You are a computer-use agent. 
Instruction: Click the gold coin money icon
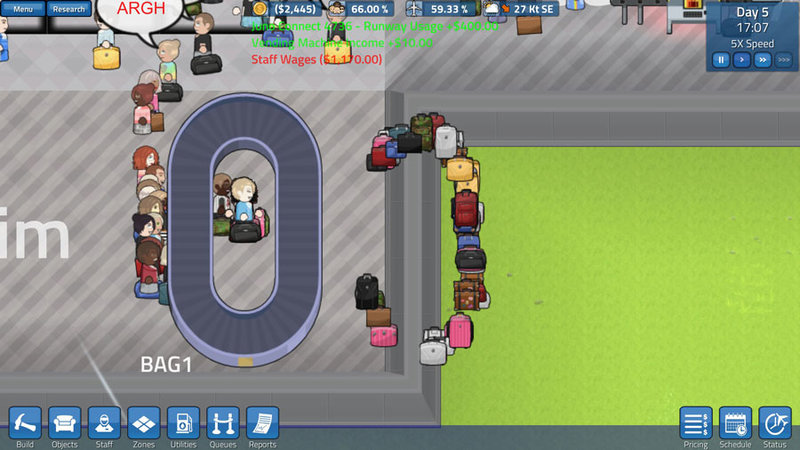[261, 9]
